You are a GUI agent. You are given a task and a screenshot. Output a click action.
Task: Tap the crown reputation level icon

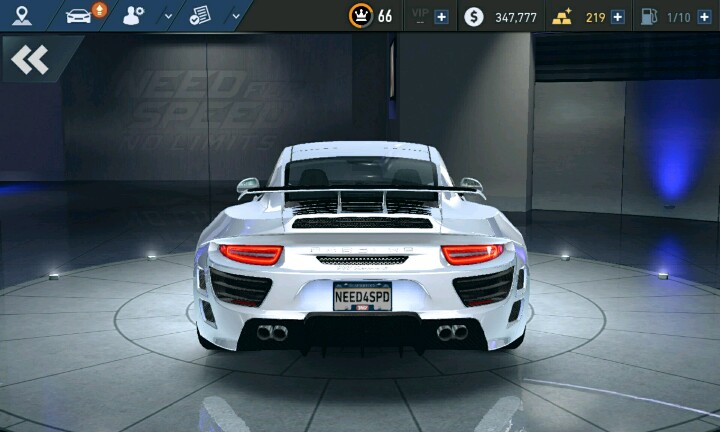tap(360, 16)
